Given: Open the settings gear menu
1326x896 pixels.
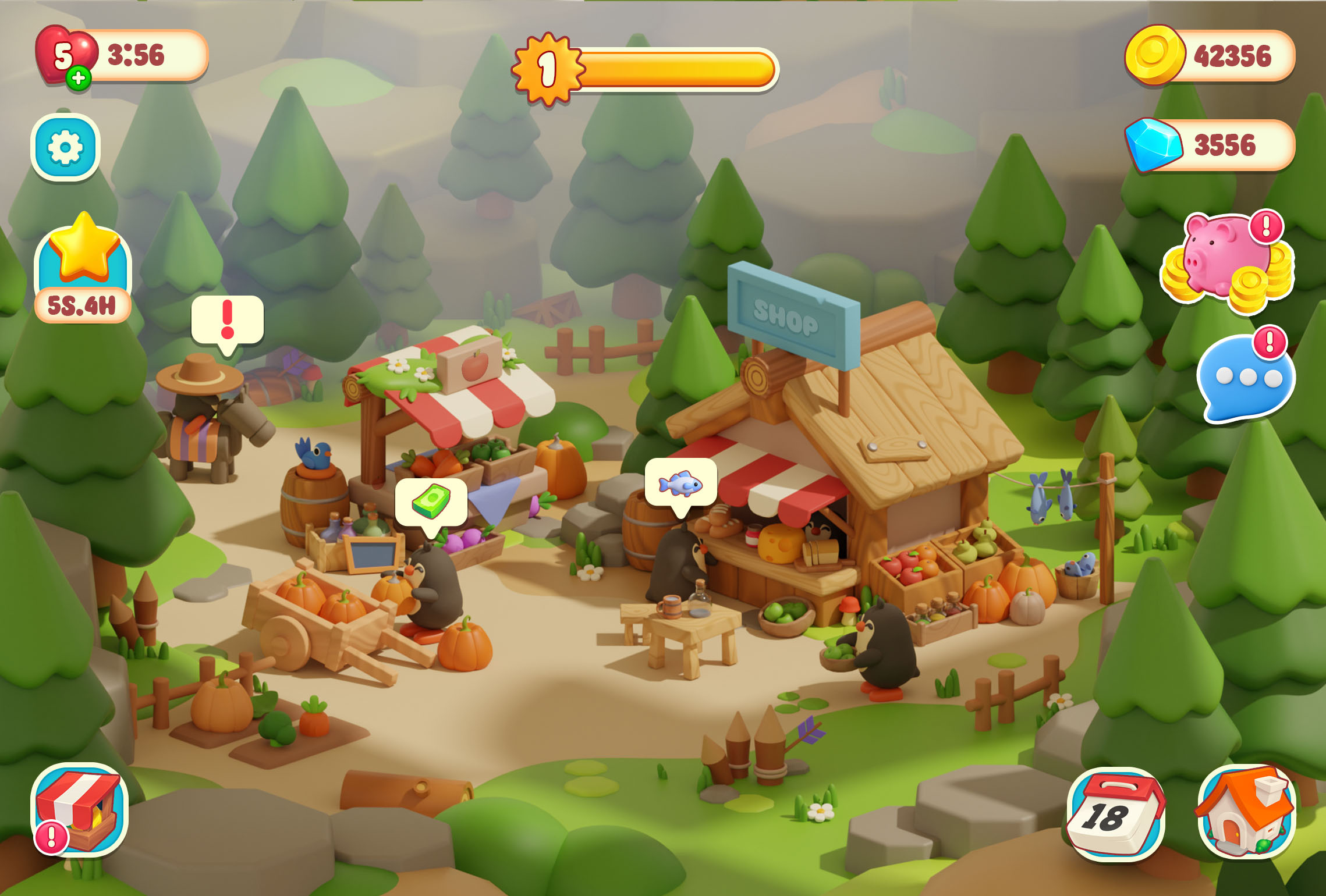Looking at the screenshot, I should click(x=66, y=147).
